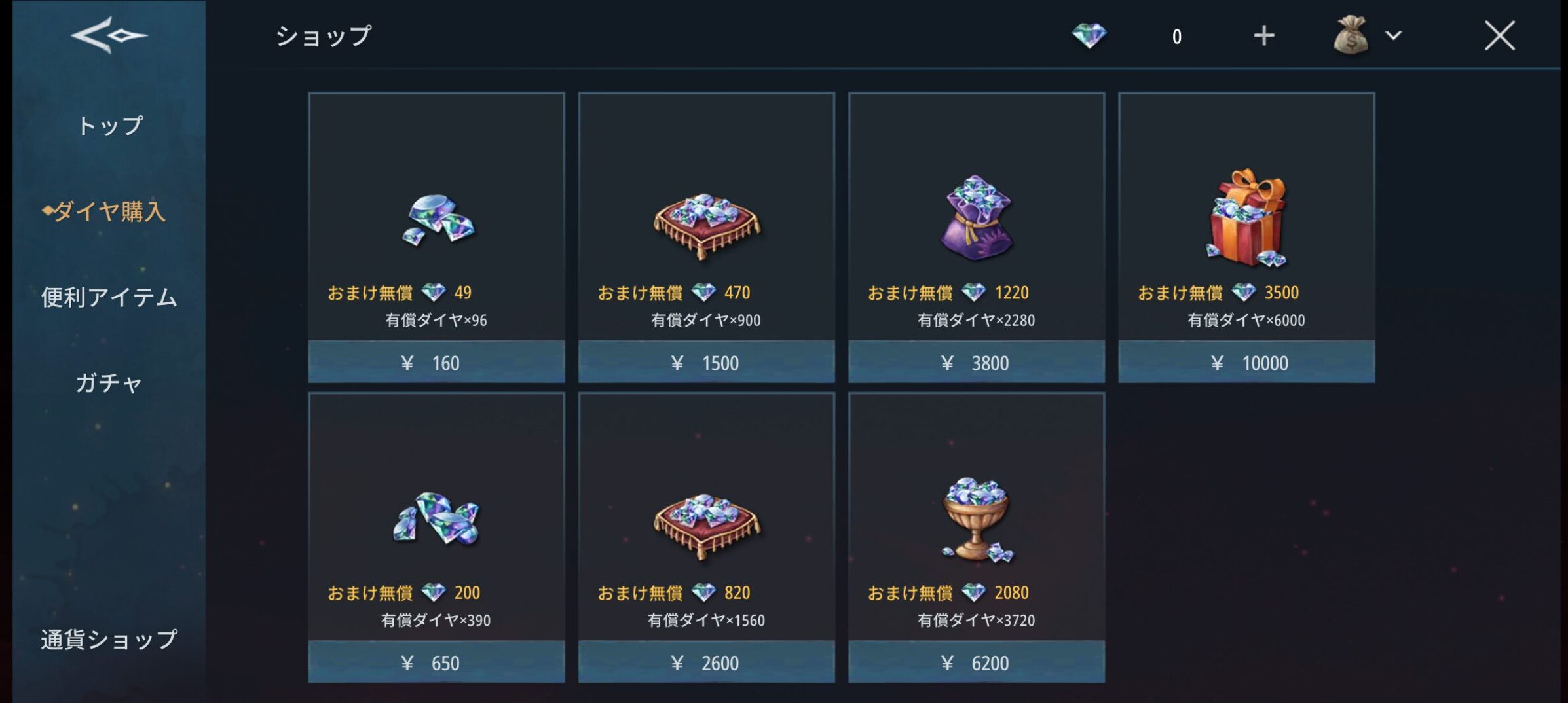Purchase the ¥10000 gift box pack
This screenshot has width=1568, height=703.
tap(1246, 362)
